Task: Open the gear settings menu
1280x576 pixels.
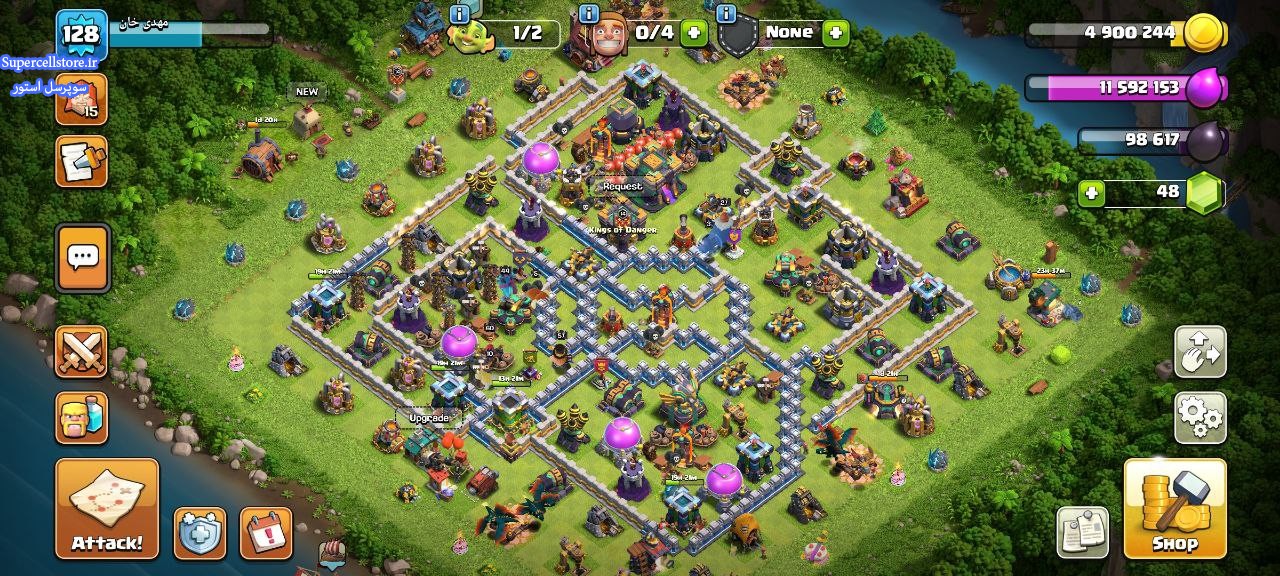Action: [x=1200, y=417]
